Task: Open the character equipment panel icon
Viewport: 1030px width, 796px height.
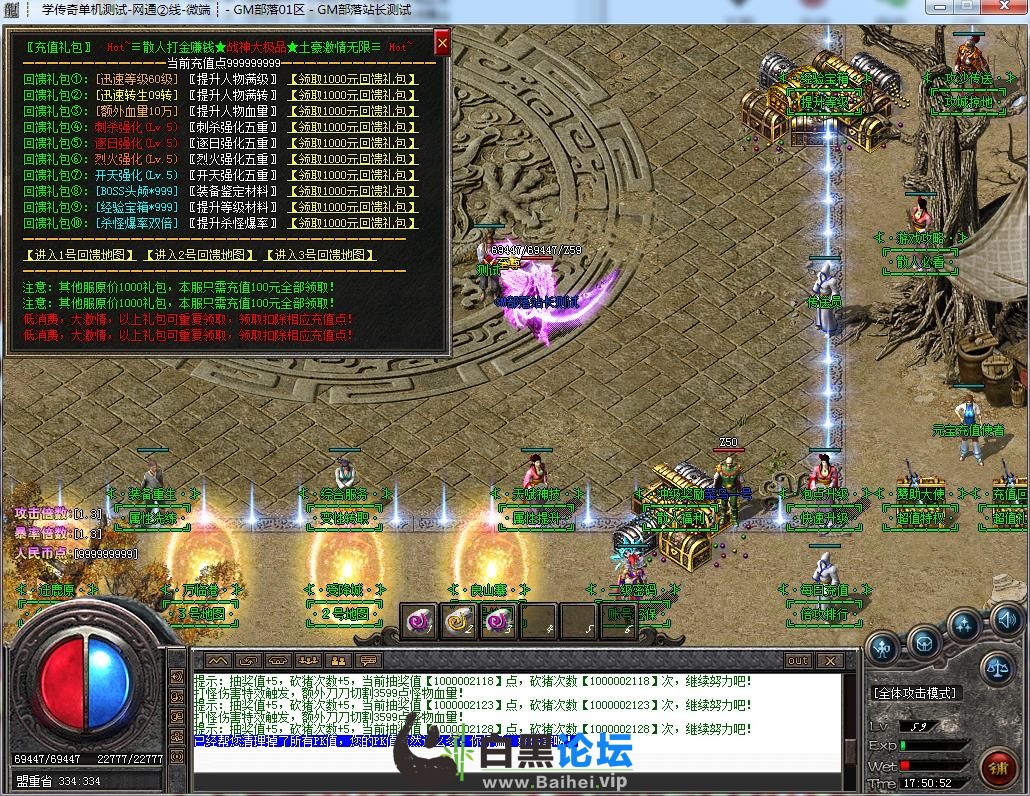Action: click(882, 647)
